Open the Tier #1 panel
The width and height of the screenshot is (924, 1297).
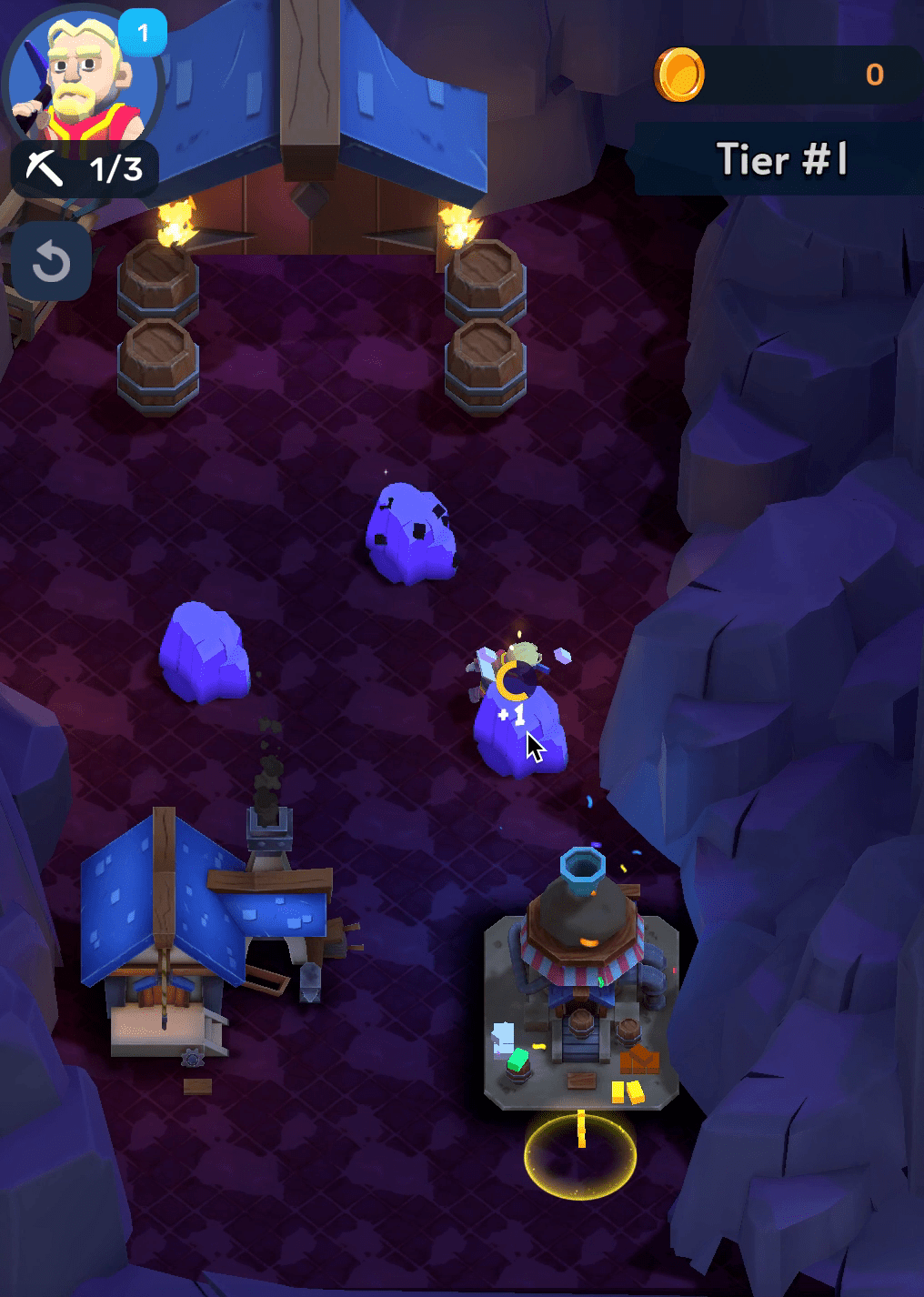click(x=780, y=160)
